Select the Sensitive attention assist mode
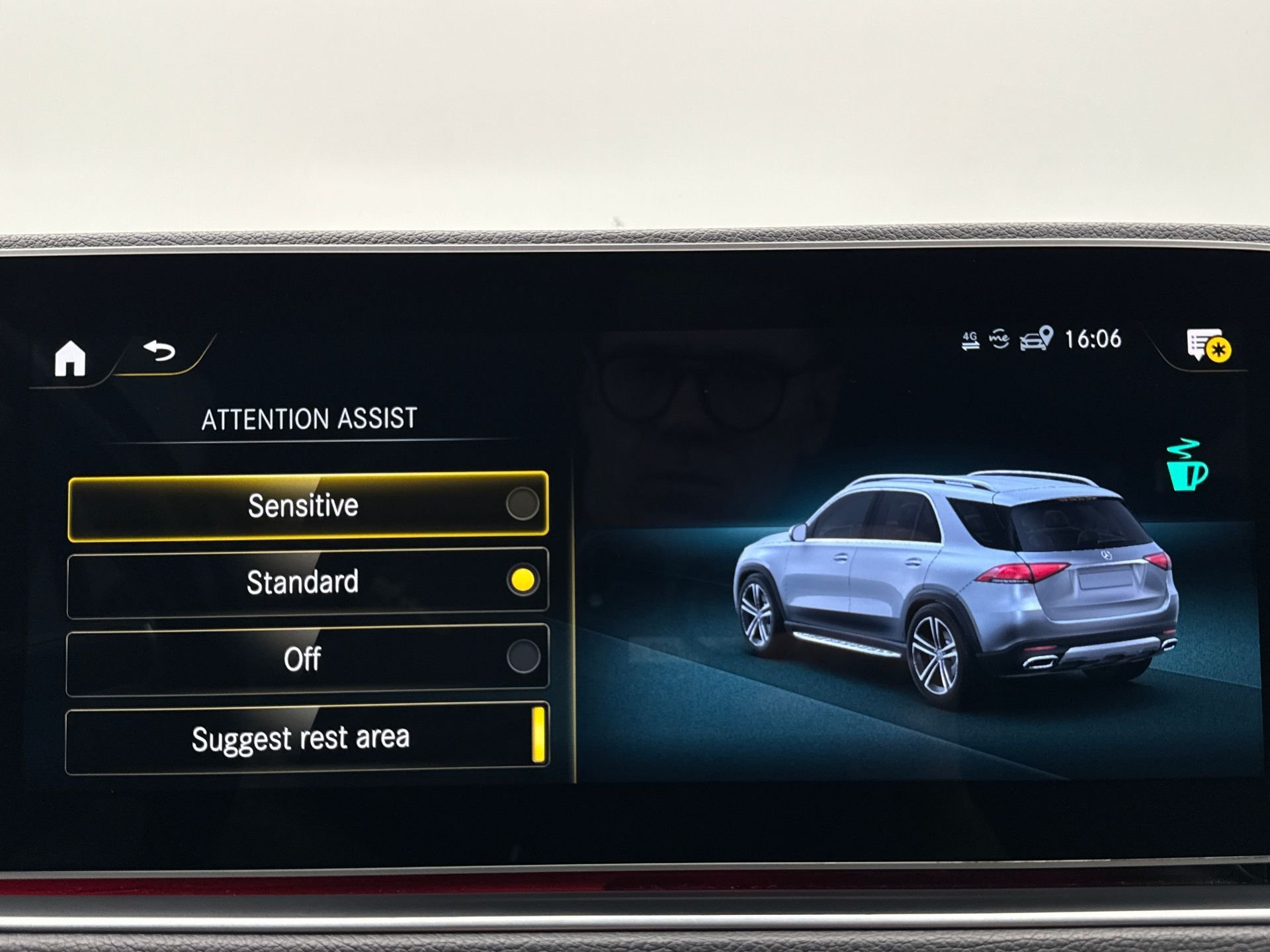 (308, 506)
